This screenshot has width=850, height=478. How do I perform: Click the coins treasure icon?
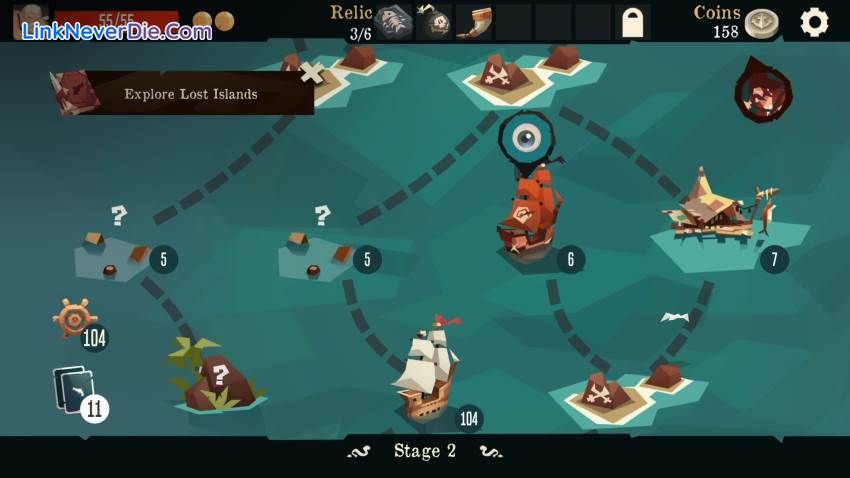(x=762, y=23)
